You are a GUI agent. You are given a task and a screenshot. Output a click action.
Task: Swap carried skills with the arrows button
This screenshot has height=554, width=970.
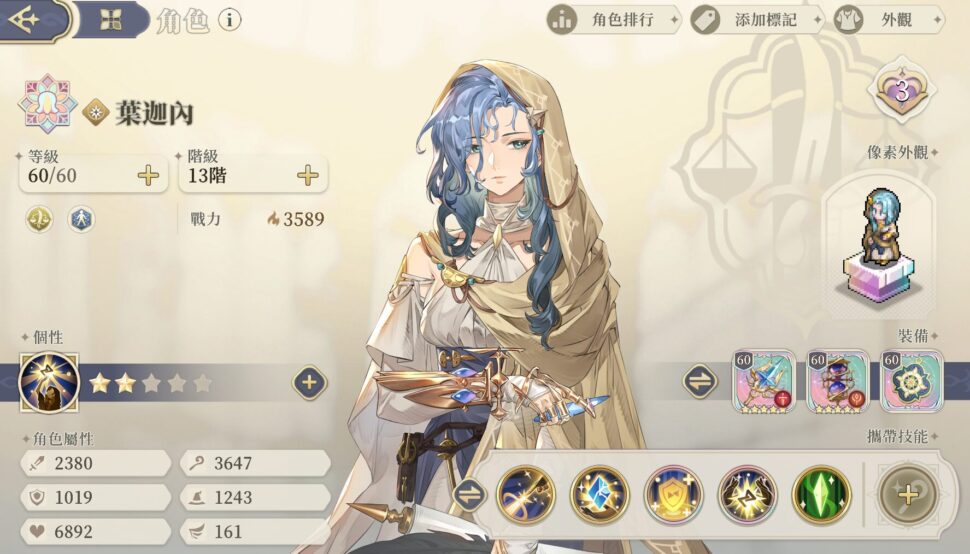pyautogui.click(x=466, y=494)
